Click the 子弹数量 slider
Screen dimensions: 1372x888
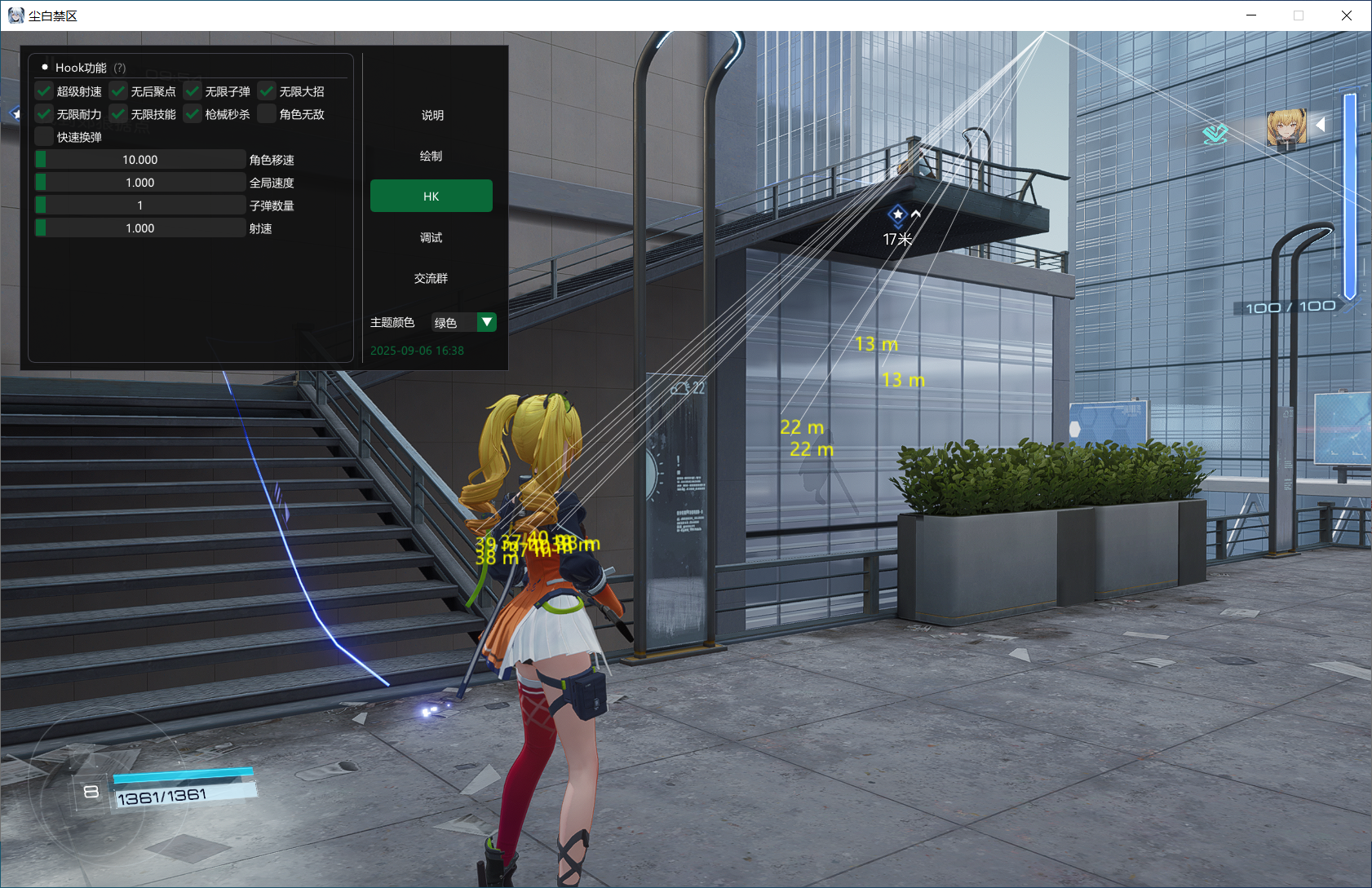[140, 205]
